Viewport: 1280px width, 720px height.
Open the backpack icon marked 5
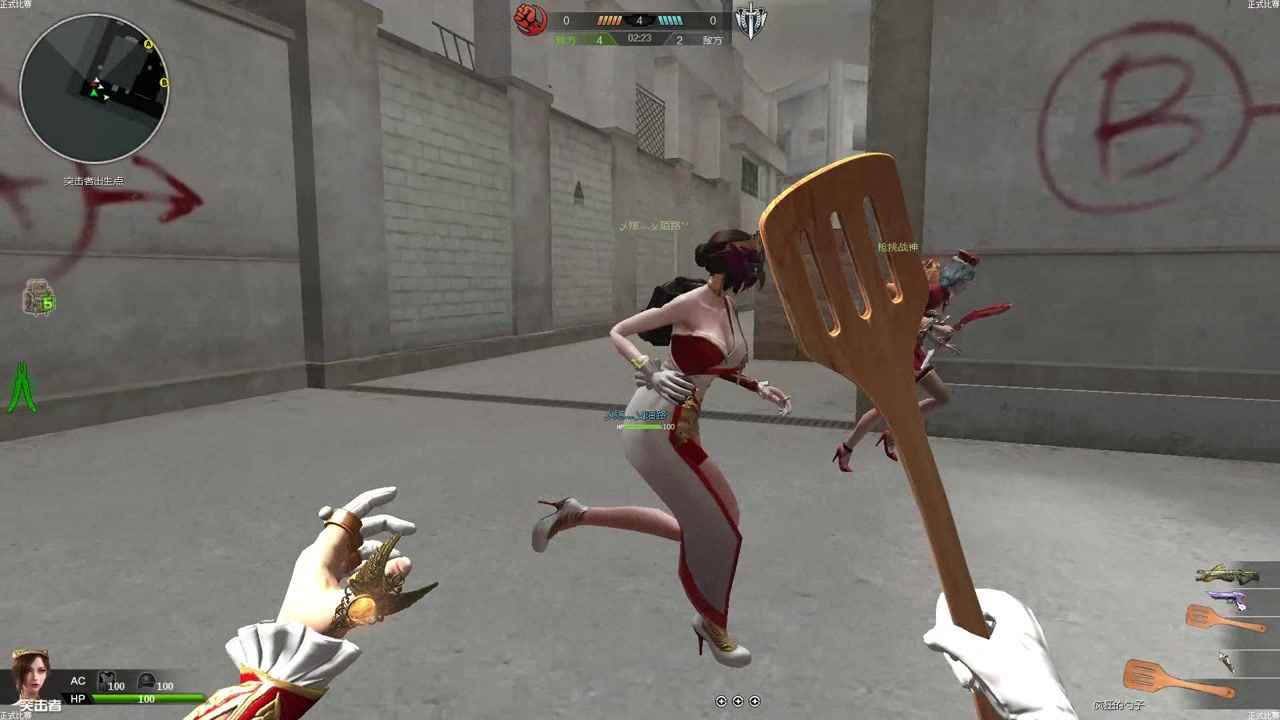[x=38, y=298]
